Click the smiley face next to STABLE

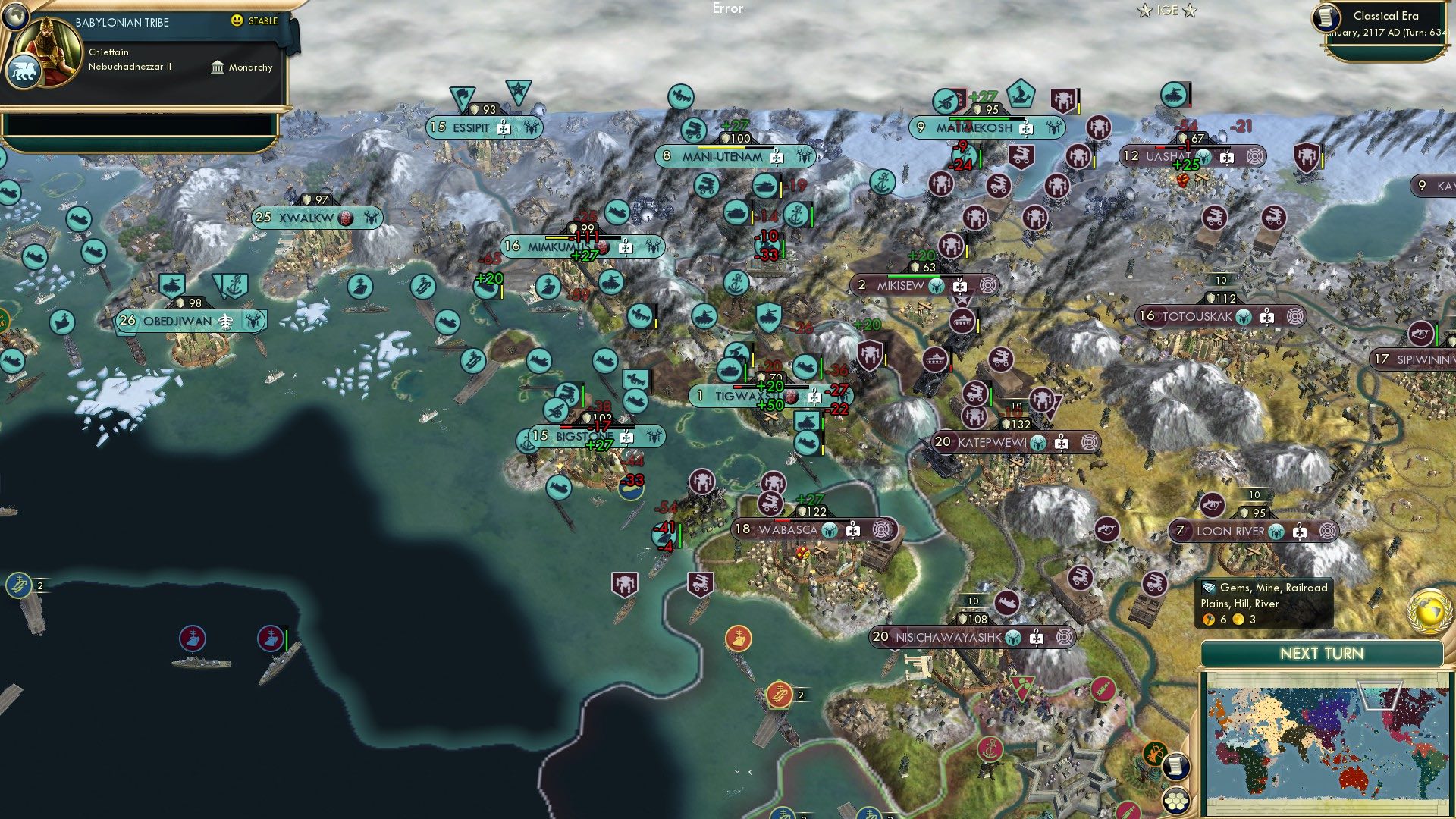239,22
